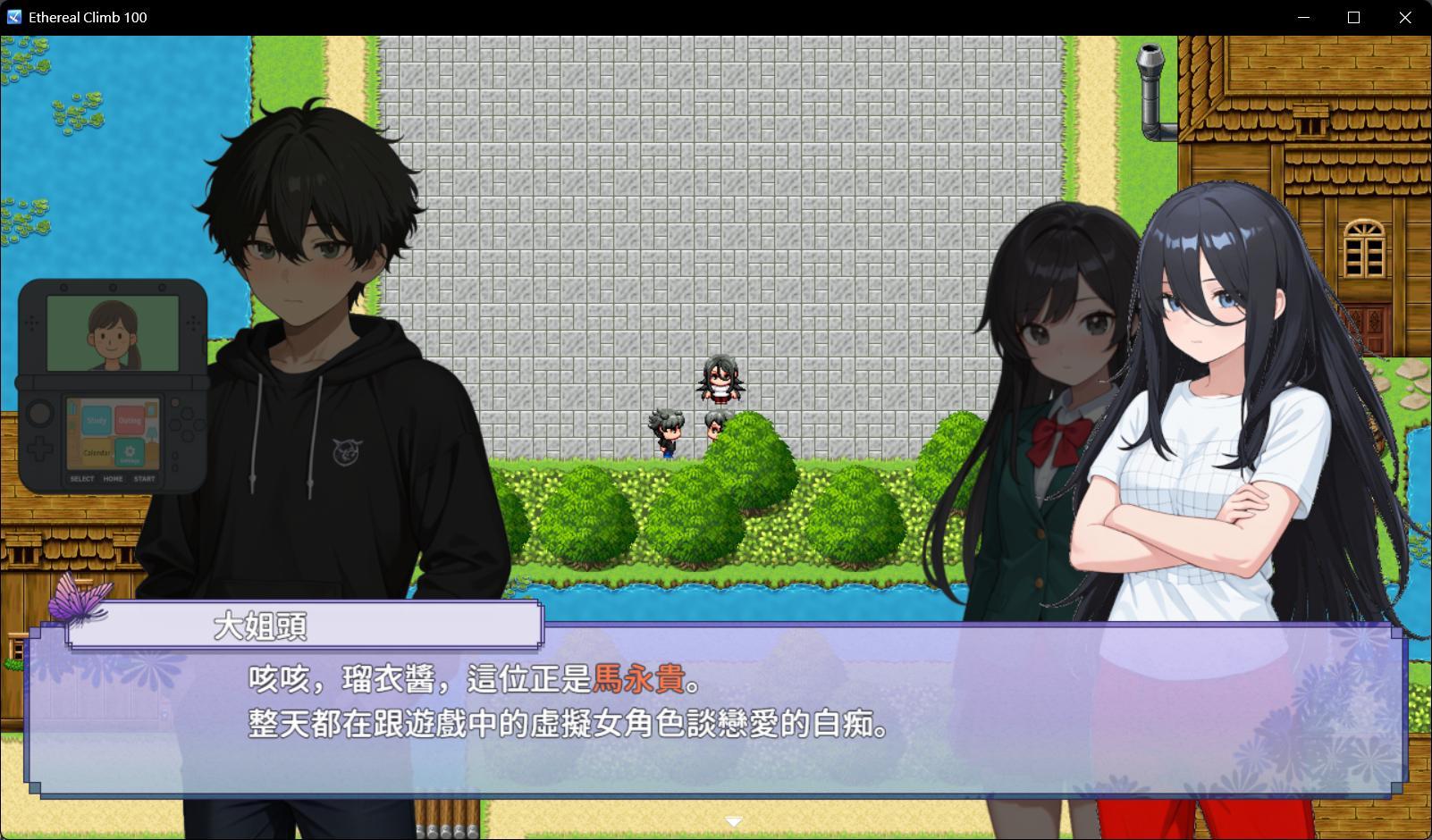Select the Study app on the 3DS touchscreen
The height and width of the screenshot is (840, 1432).
tap(96, 420)
